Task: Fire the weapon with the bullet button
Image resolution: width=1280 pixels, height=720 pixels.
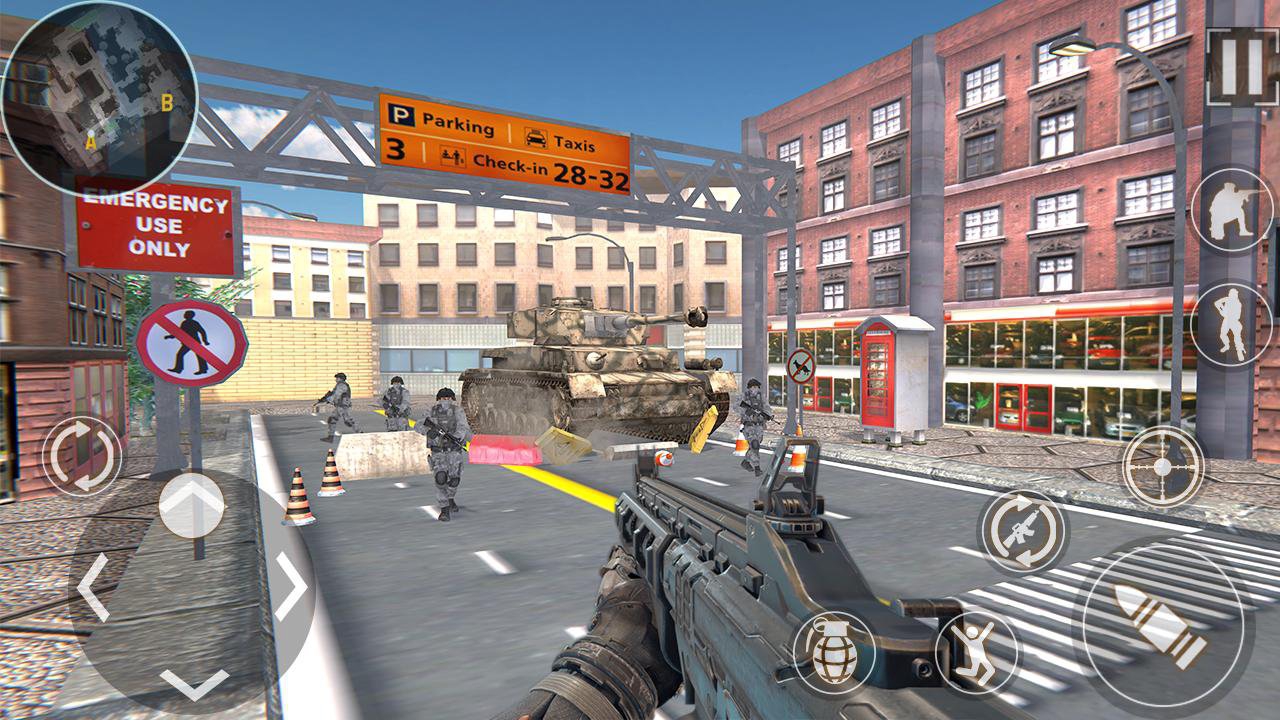Action: [x=1162, y=627]
